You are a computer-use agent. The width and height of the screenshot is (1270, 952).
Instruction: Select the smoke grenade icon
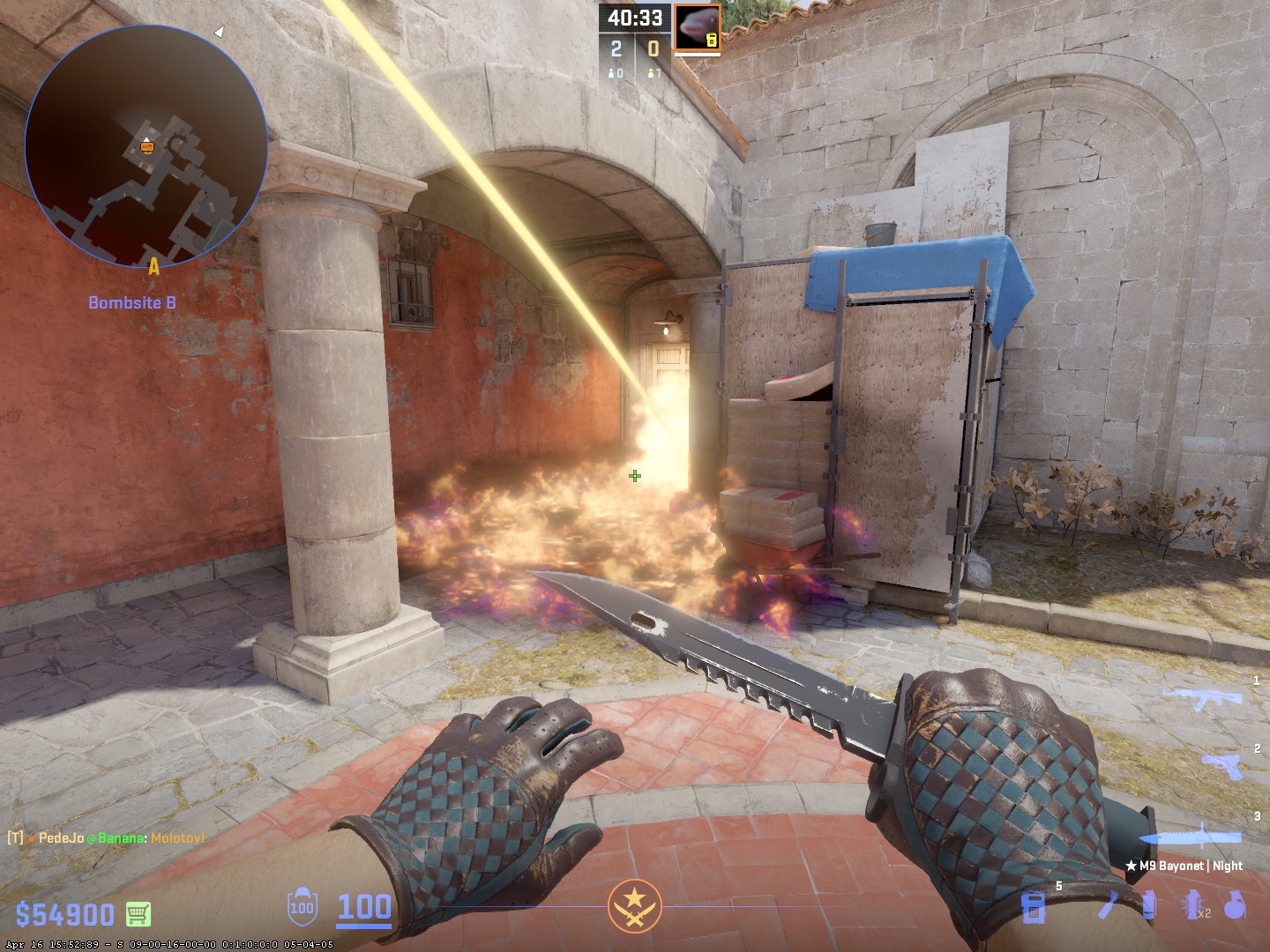click(x=1149, y=905)
